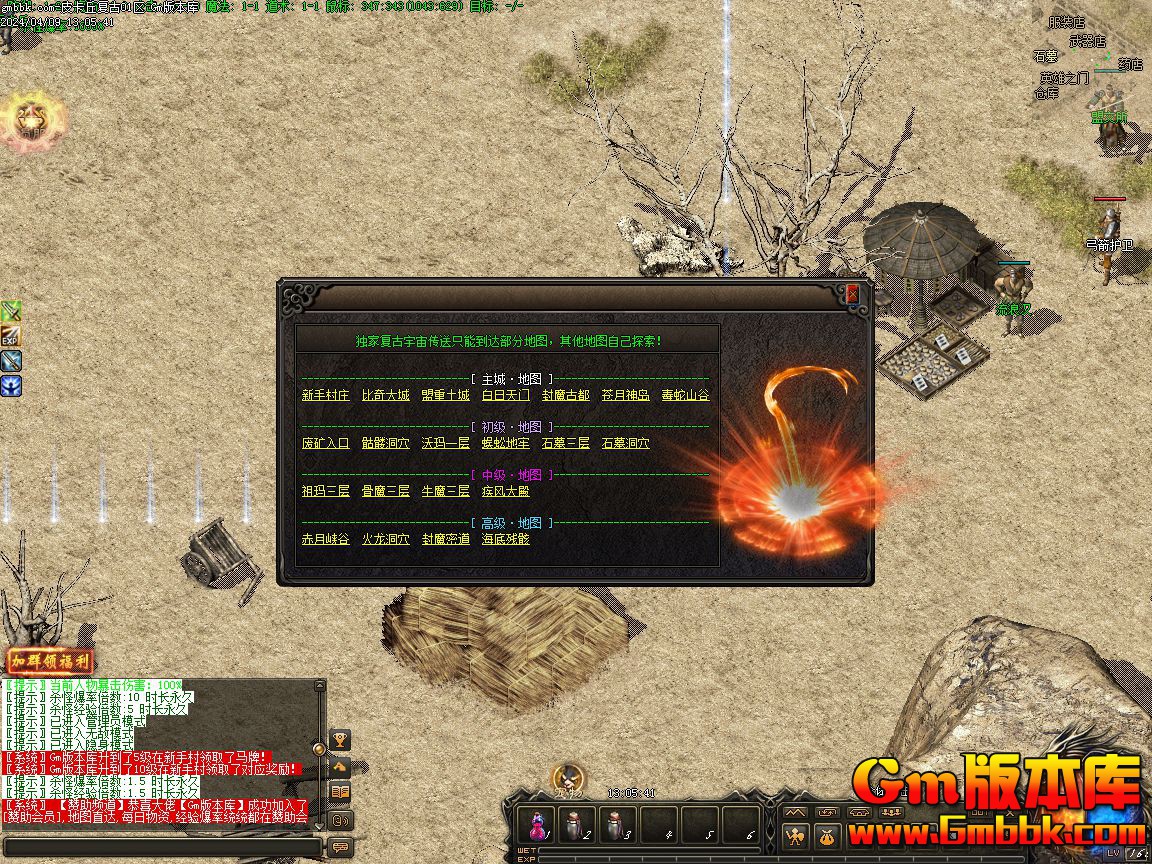Open the trophy icon beside the chat
Image resolution: width=1152 pixels, height=864 pixels.
click(x=341, y=741)
